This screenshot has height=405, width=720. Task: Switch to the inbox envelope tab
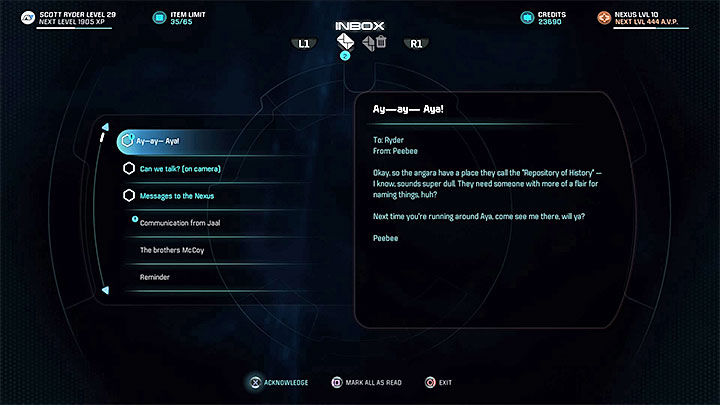(x=345, y=42)
